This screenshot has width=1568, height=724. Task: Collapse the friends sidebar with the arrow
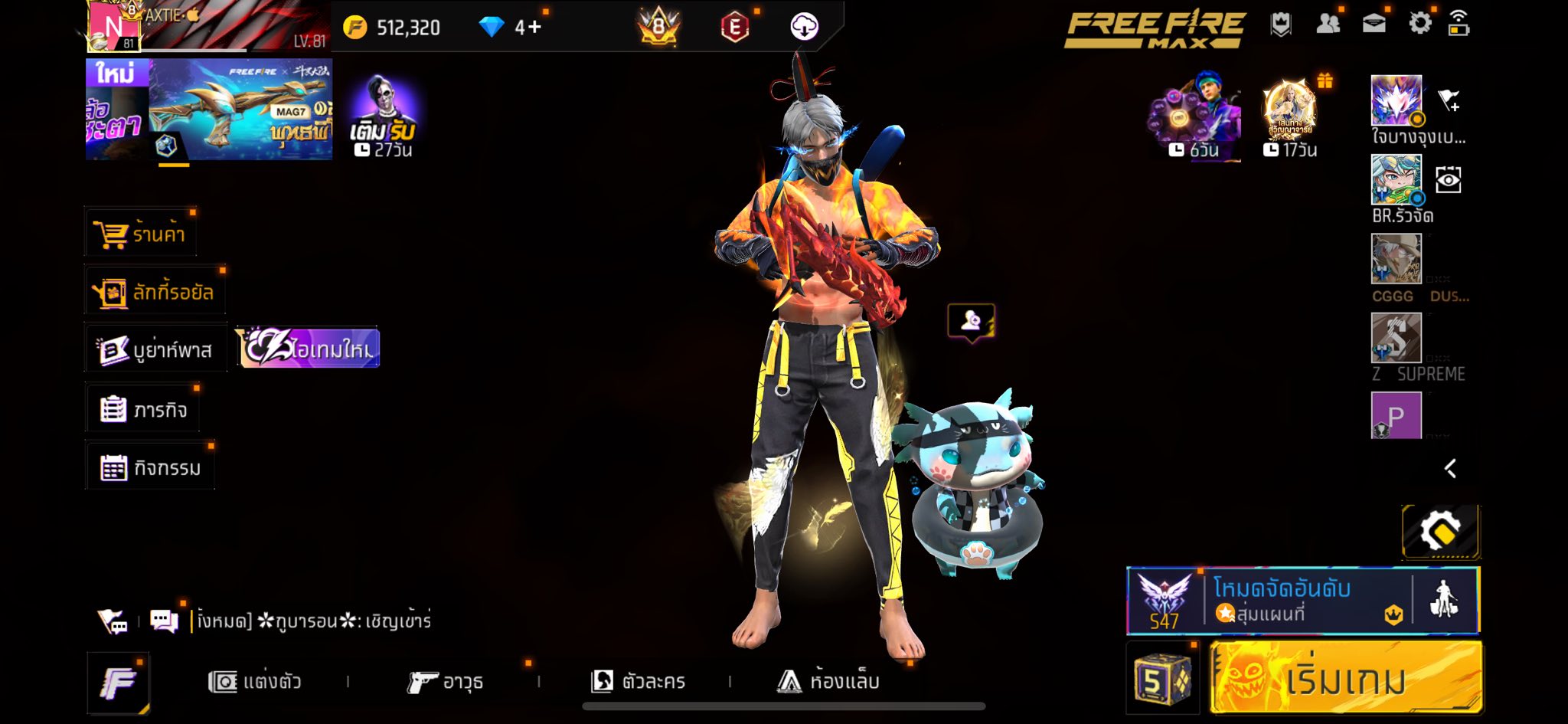point(1450,468)
